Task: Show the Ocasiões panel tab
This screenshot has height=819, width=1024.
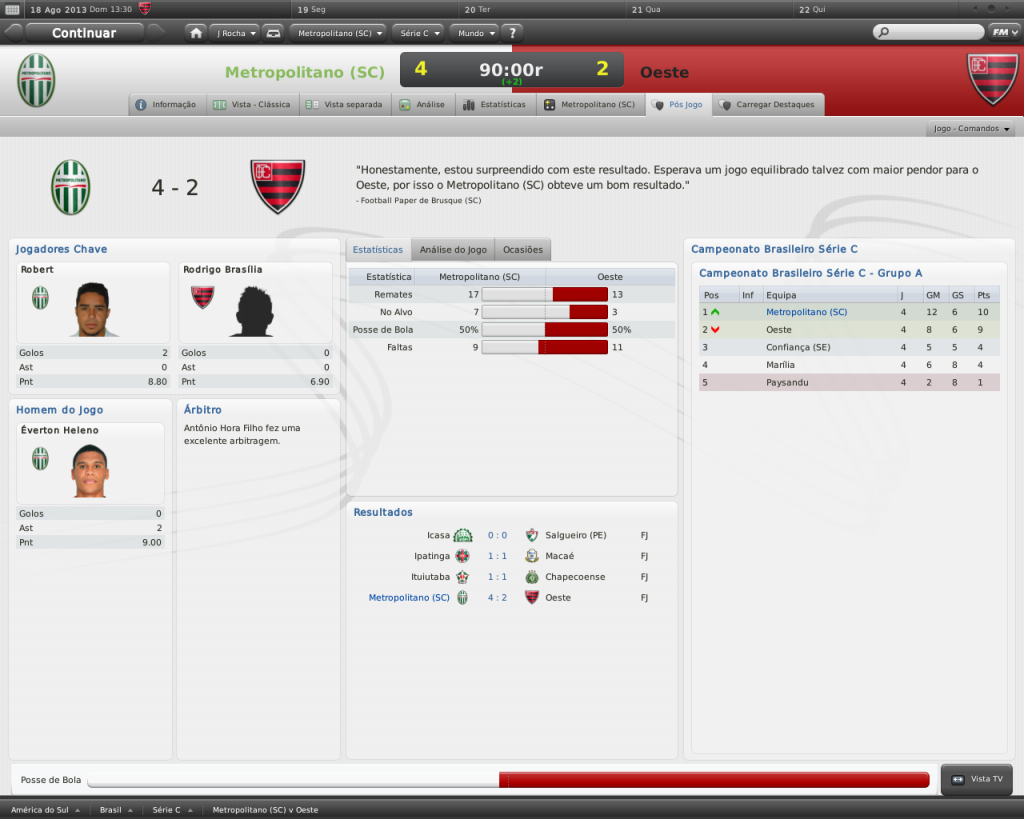Action: 523,249
